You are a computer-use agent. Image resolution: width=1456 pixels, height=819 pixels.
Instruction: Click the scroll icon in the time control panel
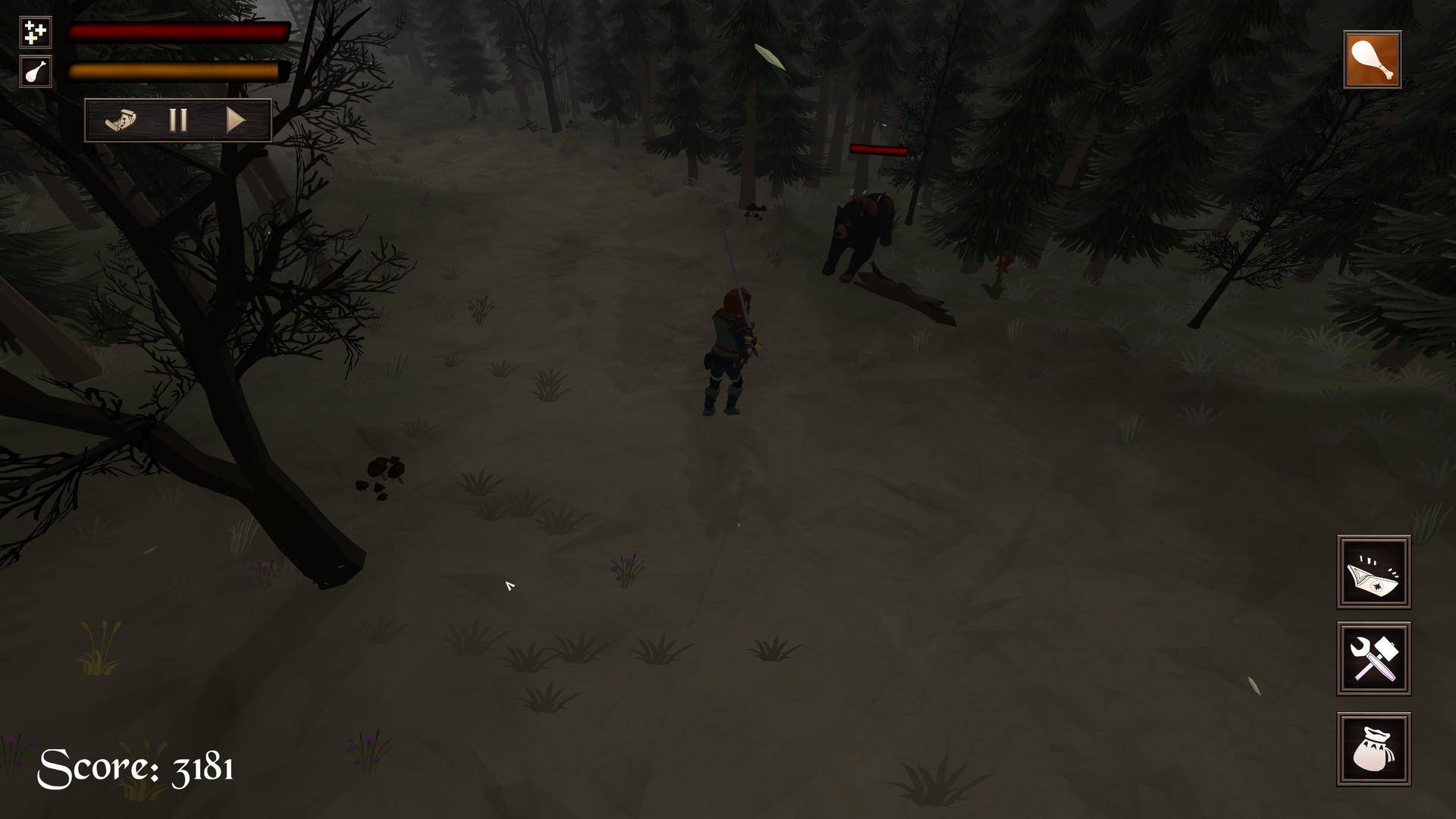pyautogui.click(x=121, y=118)
